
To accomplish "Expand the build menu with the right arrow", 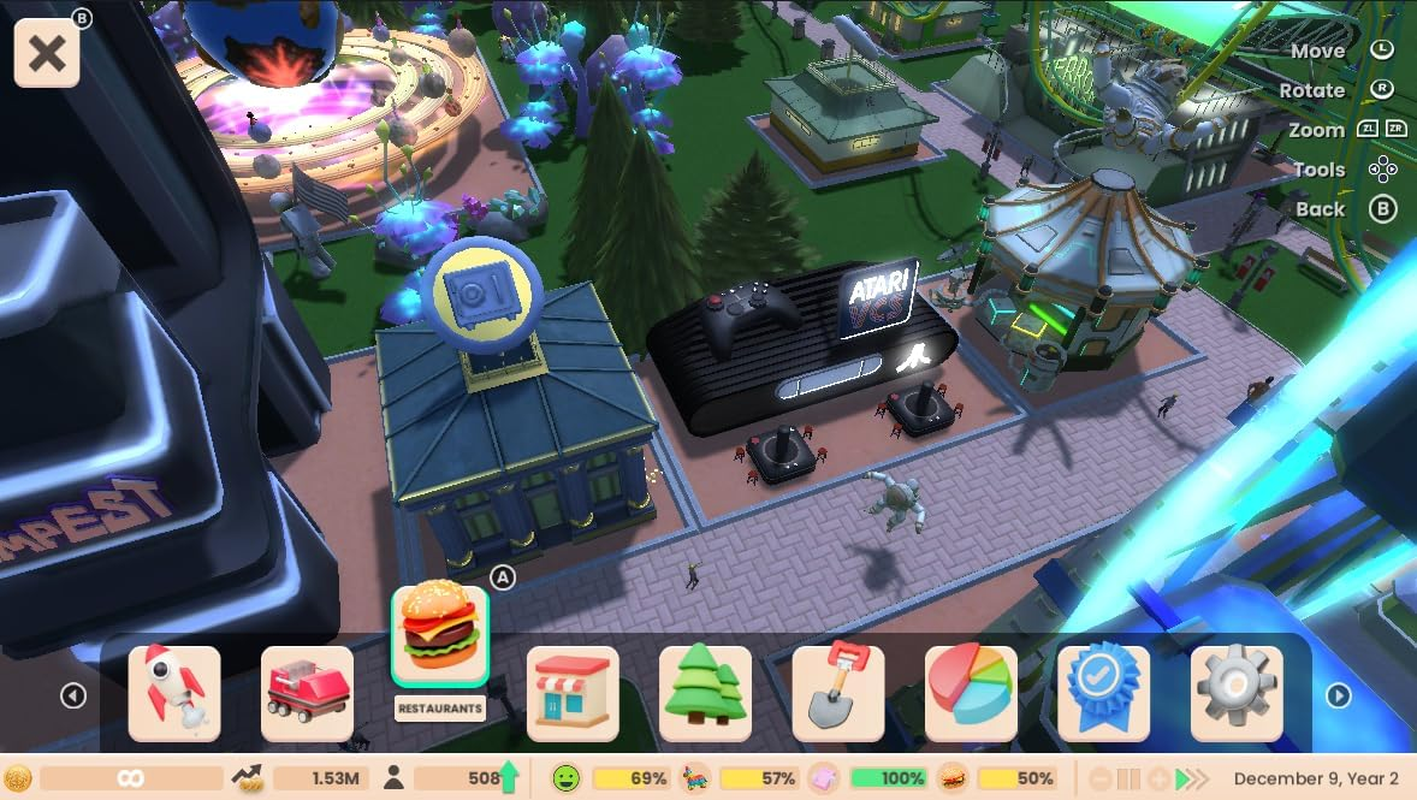I will (x=1339, y=694).
